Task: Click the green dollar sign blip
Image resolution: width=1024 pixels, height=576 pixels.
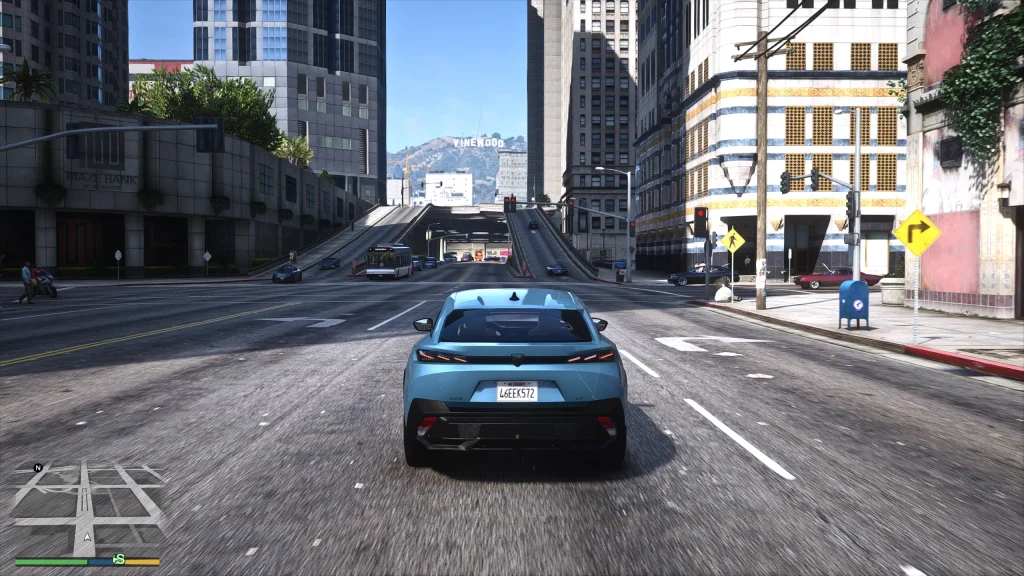Action: (x=119, y=559)
